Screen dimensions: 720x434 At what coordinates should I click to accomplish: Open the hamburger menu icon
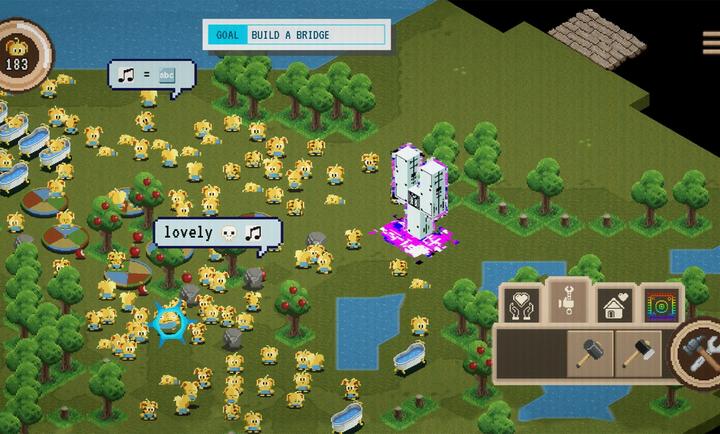tap(711, 41)
